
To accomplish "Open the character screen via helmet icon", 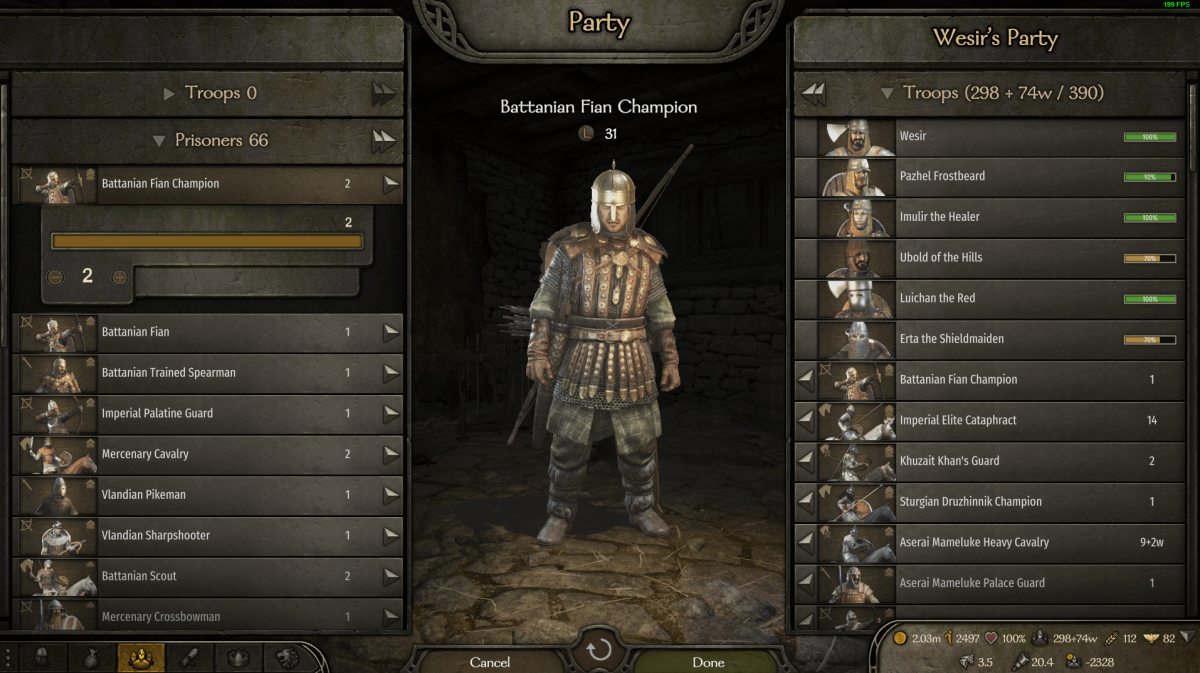I will pos(43,658).
